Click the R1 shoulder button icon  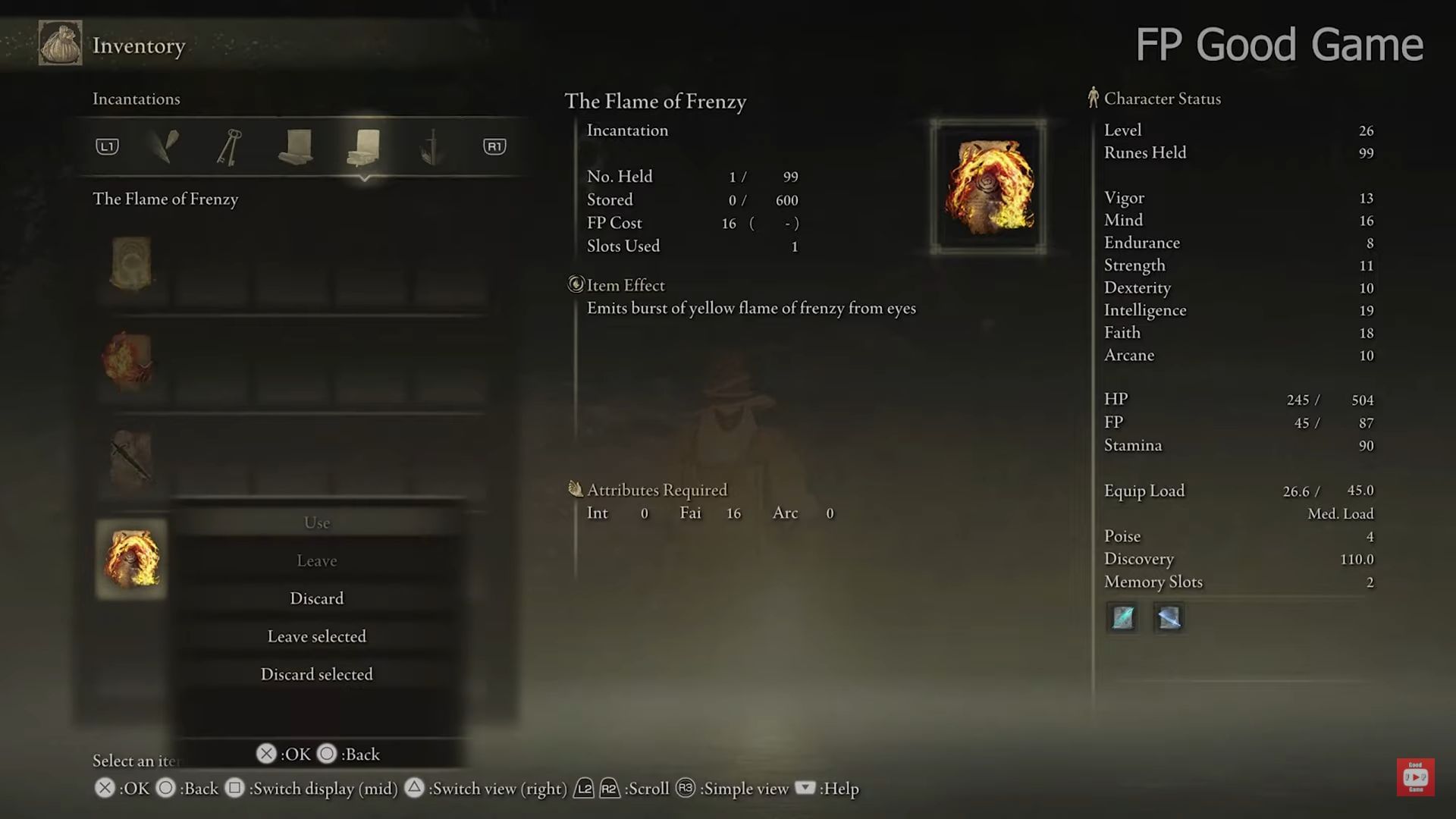(494, 146)
